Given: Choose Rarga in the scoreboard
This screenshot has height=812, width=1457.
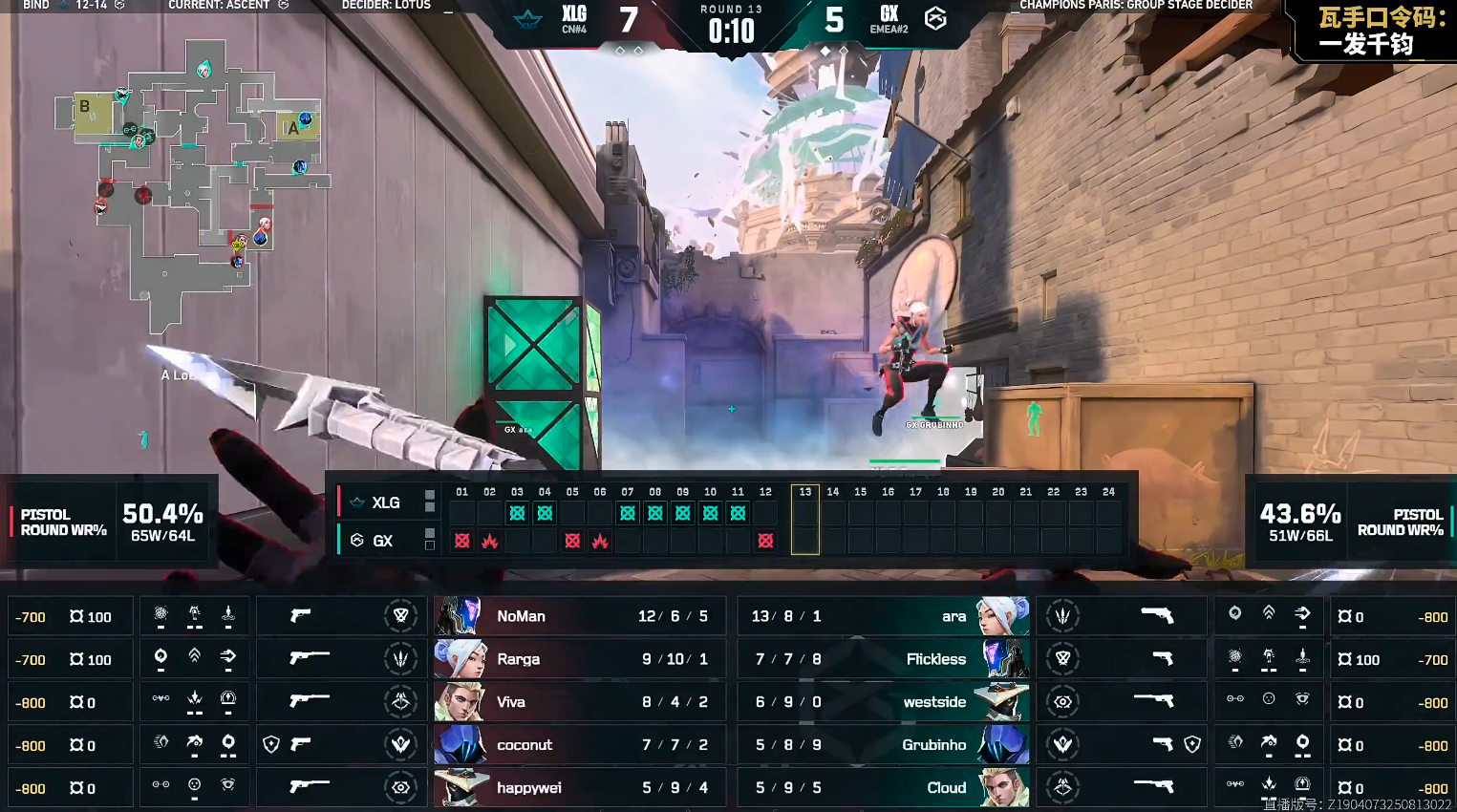Looking at the screenshot, I should (x=579, y=659).
